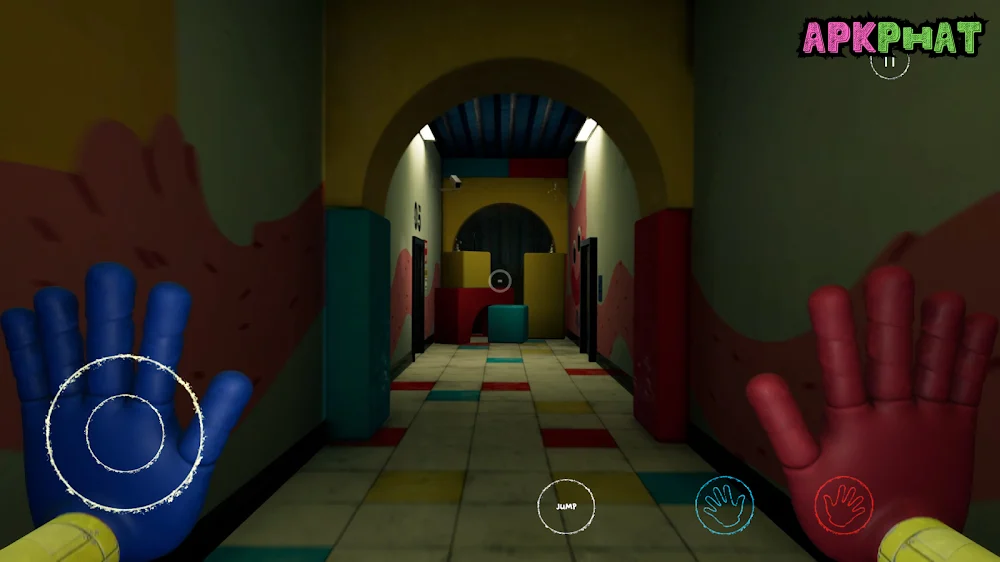This screenshot has height=562, width=1000.
Task: Fire the blue hand button
Action: coord(725,504)
